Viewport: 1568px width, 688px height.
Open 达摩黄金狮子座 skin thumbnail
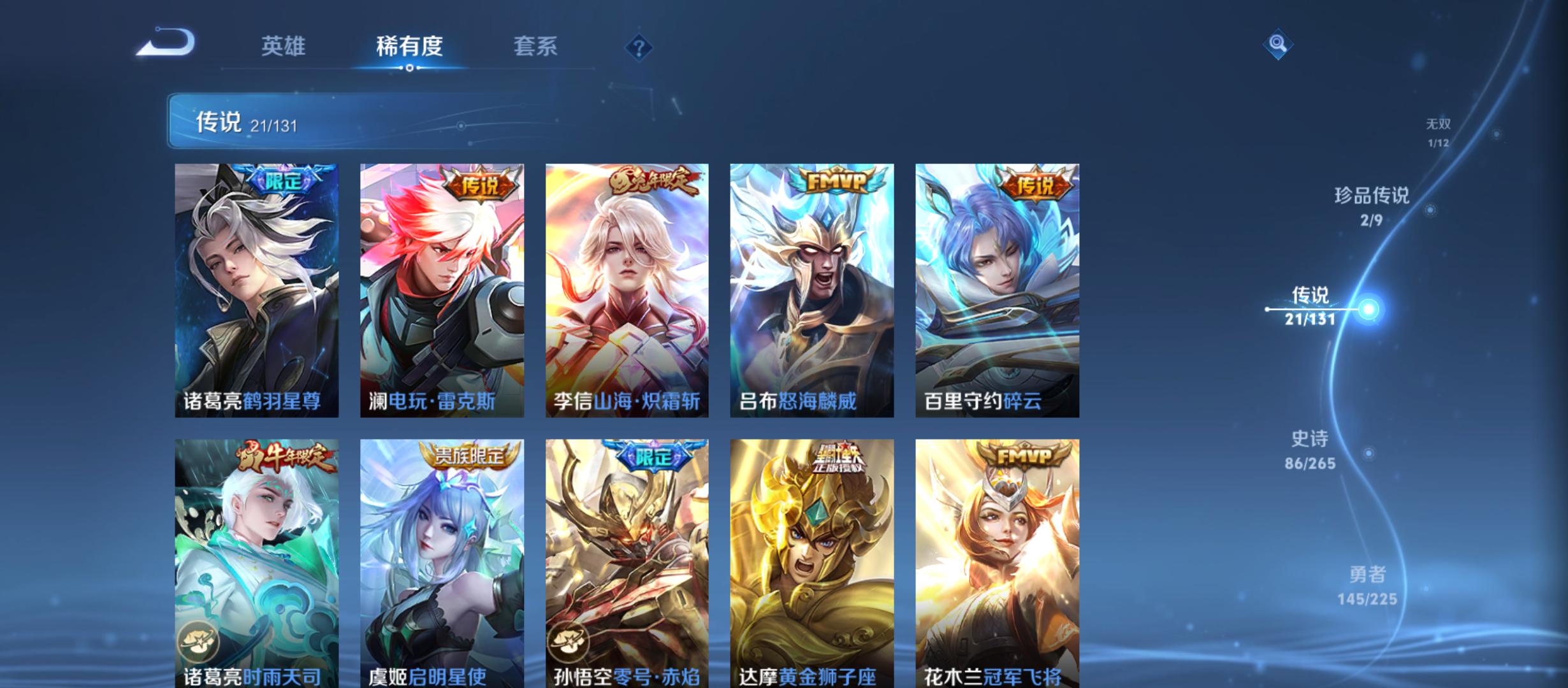coord(811,561)
